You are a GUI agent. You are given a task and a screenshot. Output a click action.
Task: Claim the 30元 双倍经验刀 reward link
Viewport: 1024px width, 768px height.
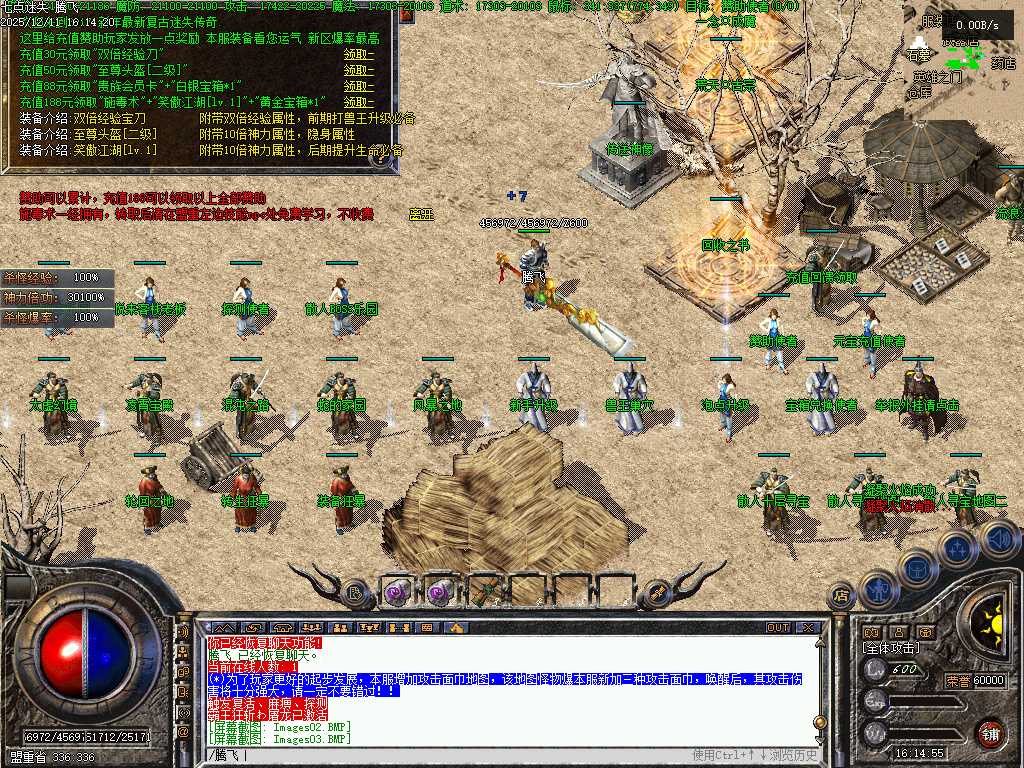pyautogui.click(x=358, y=55)
